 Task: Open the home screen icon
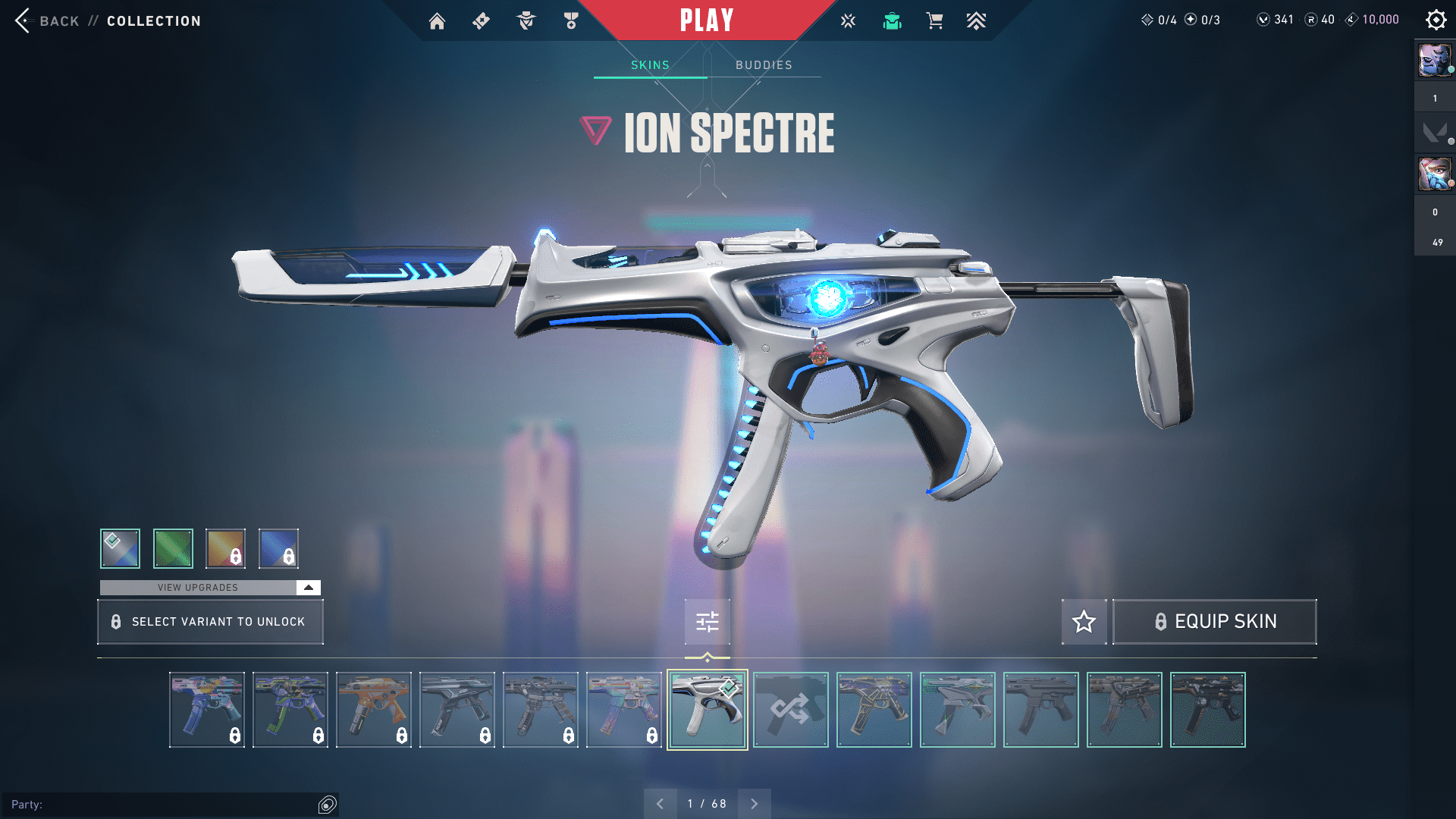point(437,21)
